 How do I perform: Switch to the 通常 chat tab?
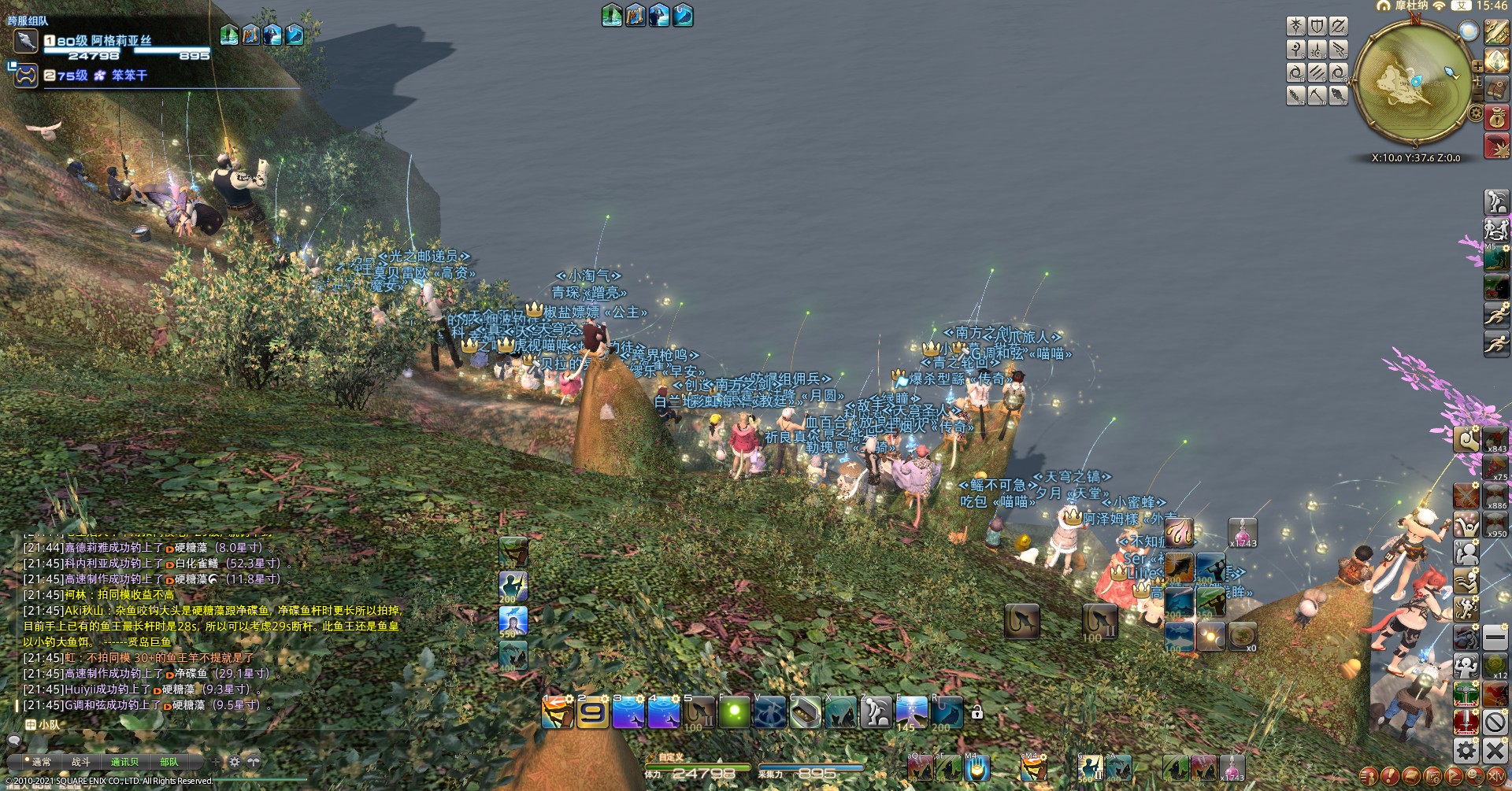click(x=41, y=762)
